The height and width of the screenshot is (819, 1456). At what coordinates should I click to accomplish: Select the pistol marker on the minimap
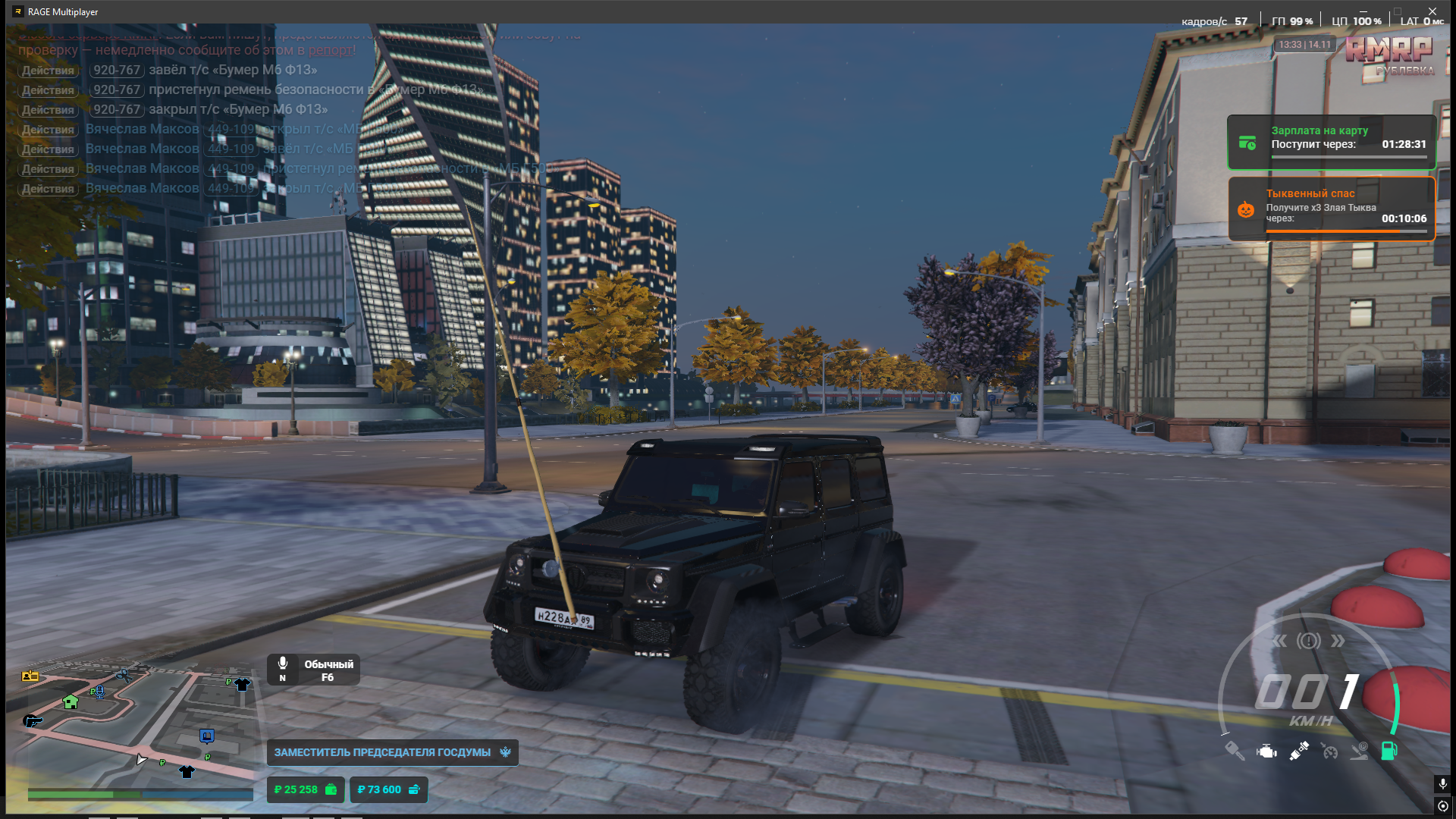click(33, 720)
